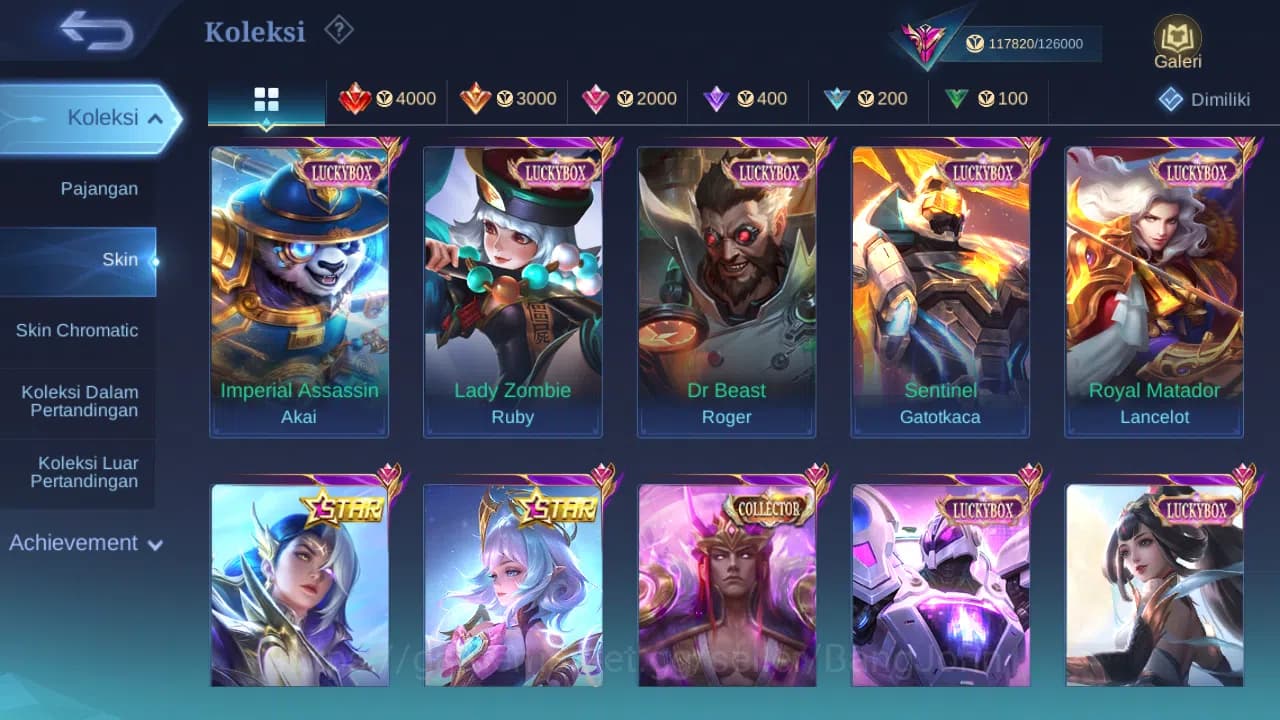Open the Sentinel Gatotkaca skin card
Screen dimensions: 1280x720
(x=940, y=290)
